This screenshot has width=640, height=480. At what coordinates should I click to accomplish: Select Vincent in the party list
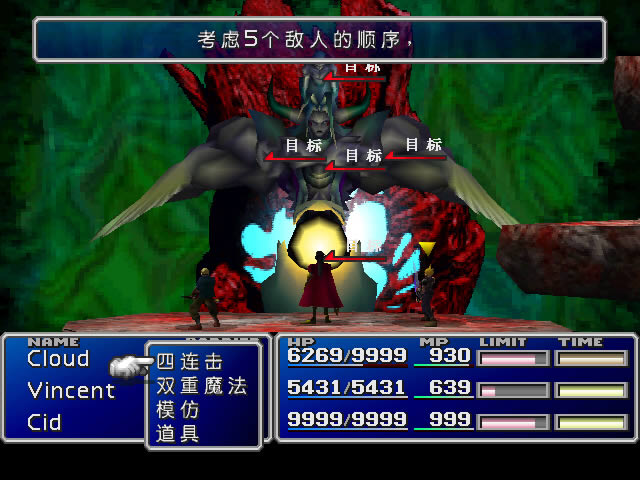point(71,391)
